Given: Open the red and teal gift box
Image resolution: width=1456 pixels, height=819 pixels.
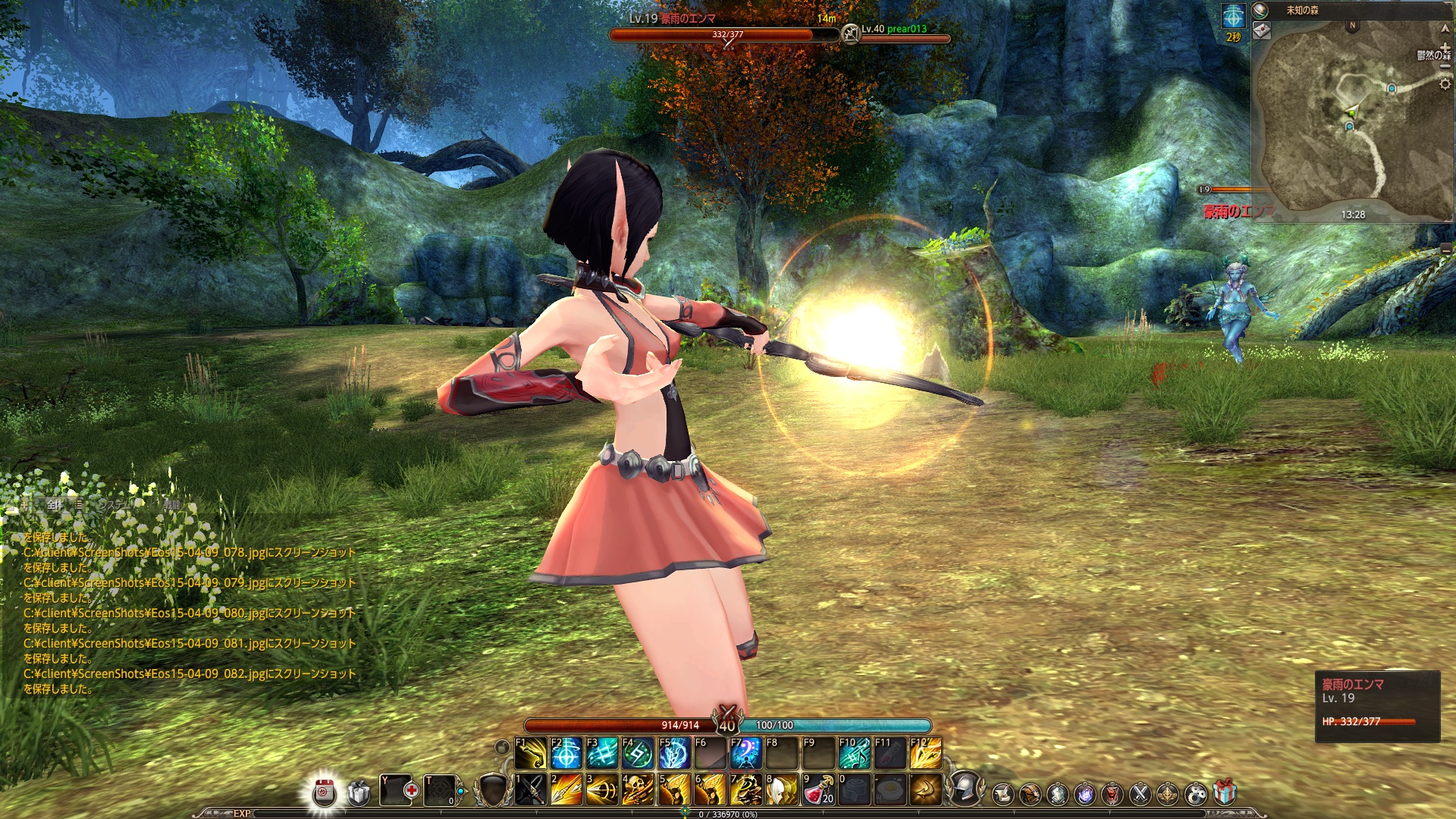Looking at the screenshot, I should click(1224, 792).
